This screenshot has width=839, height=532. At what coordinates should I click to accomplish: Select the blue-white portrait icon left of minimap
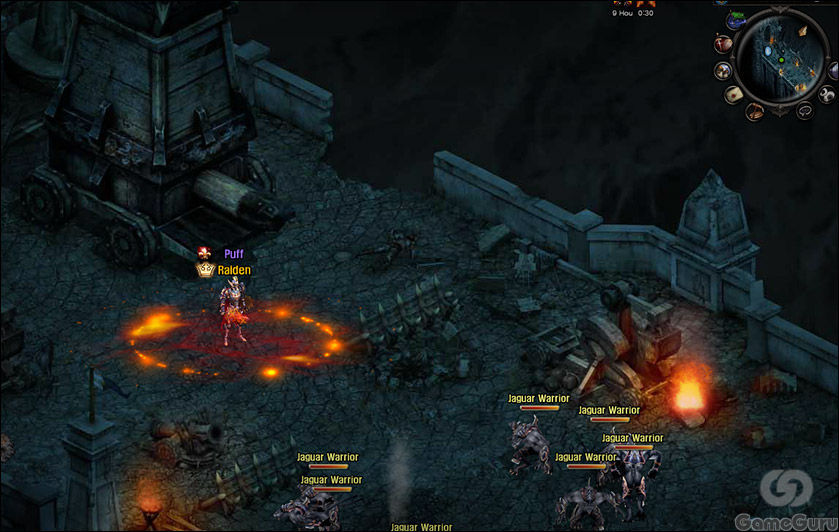click(x=722, y=70)
